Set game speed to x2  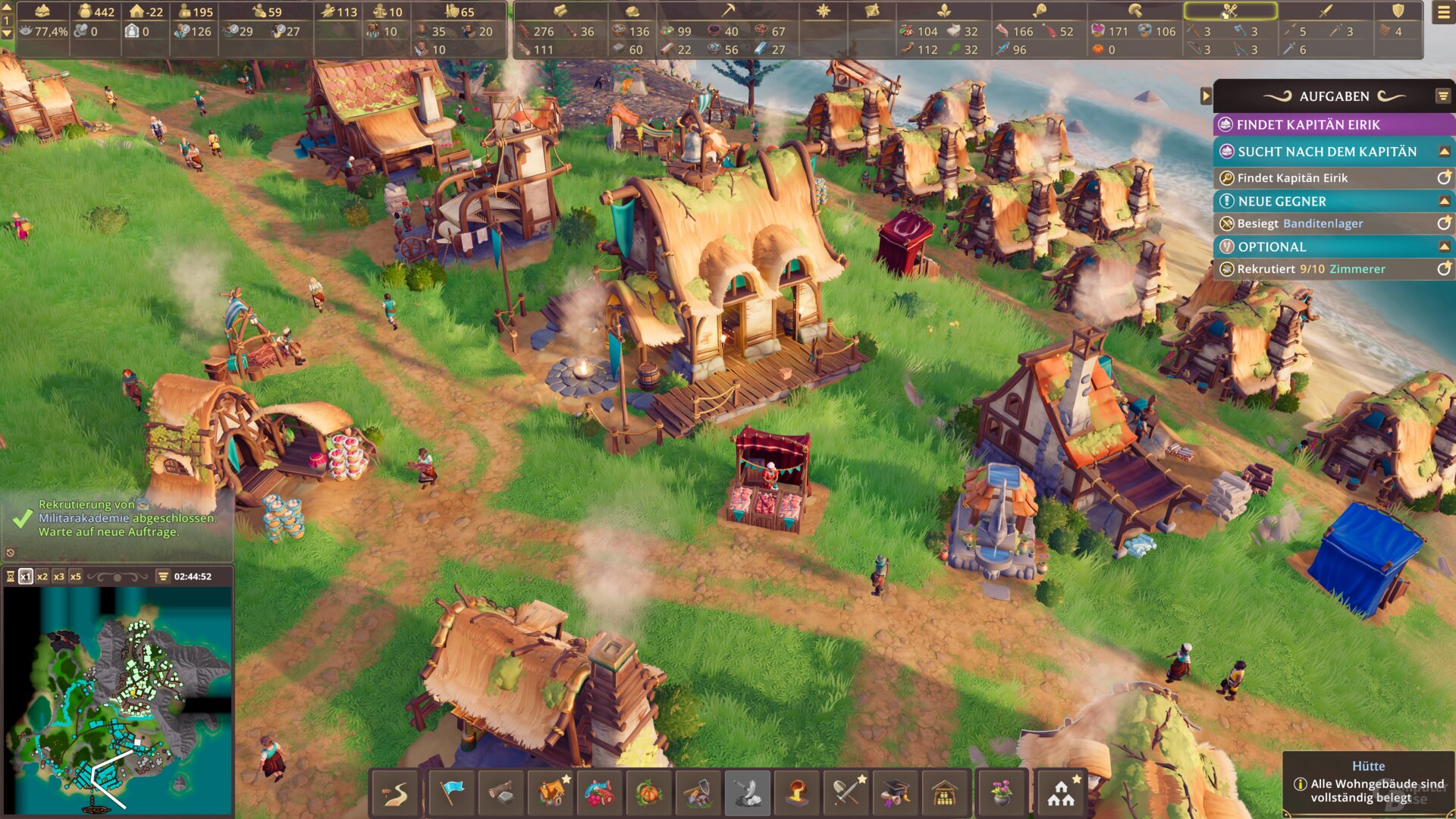(42, 577)
